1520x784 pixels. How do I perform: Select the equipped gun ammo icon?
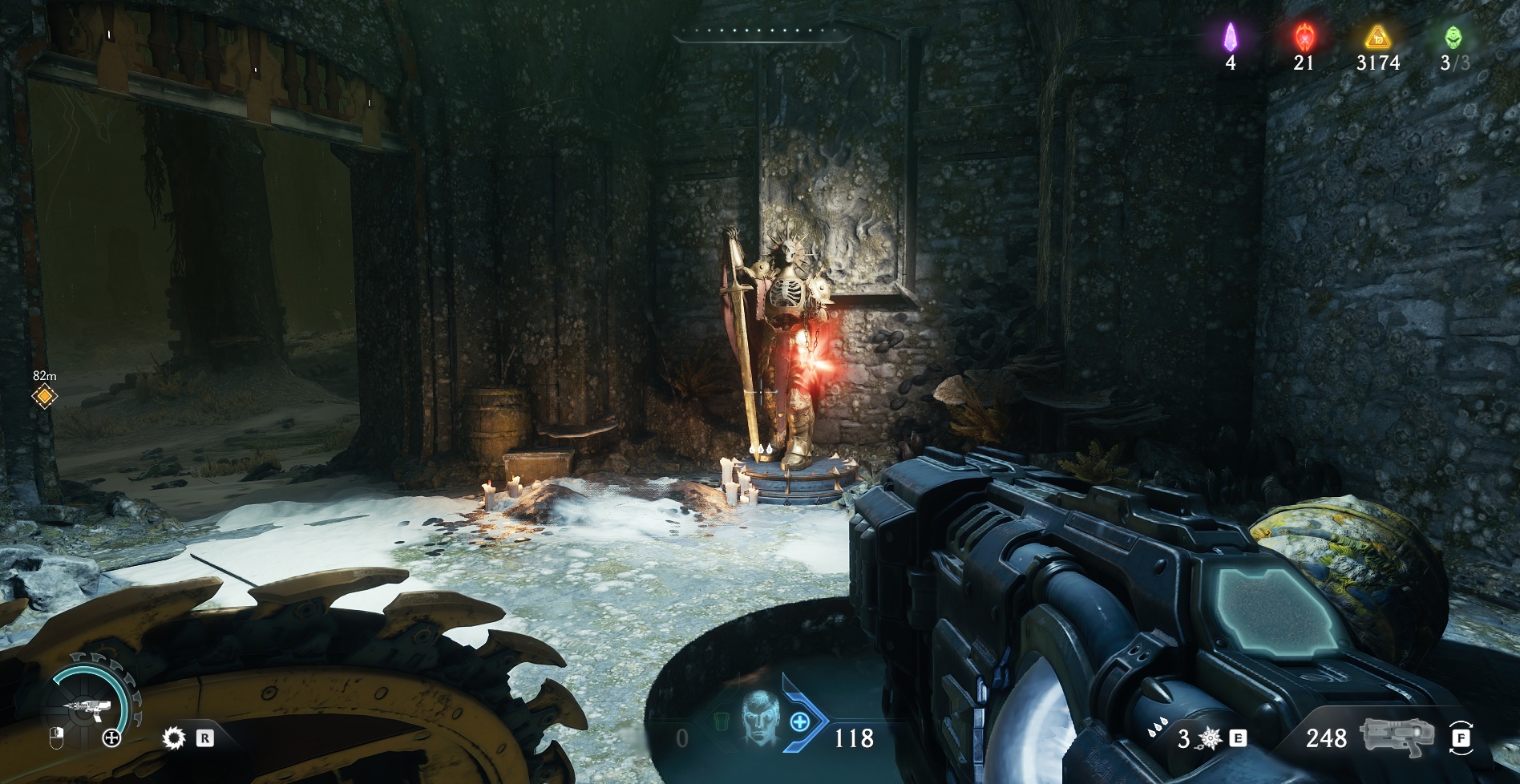(1396, 737)
